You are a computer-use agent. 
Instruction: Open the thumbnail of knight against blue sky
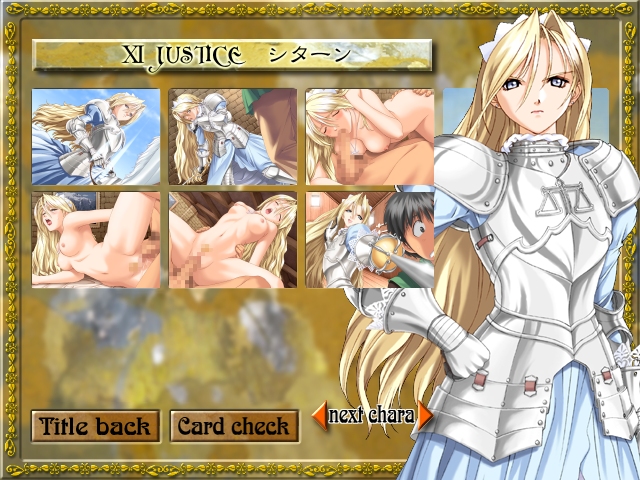point(96,137)
